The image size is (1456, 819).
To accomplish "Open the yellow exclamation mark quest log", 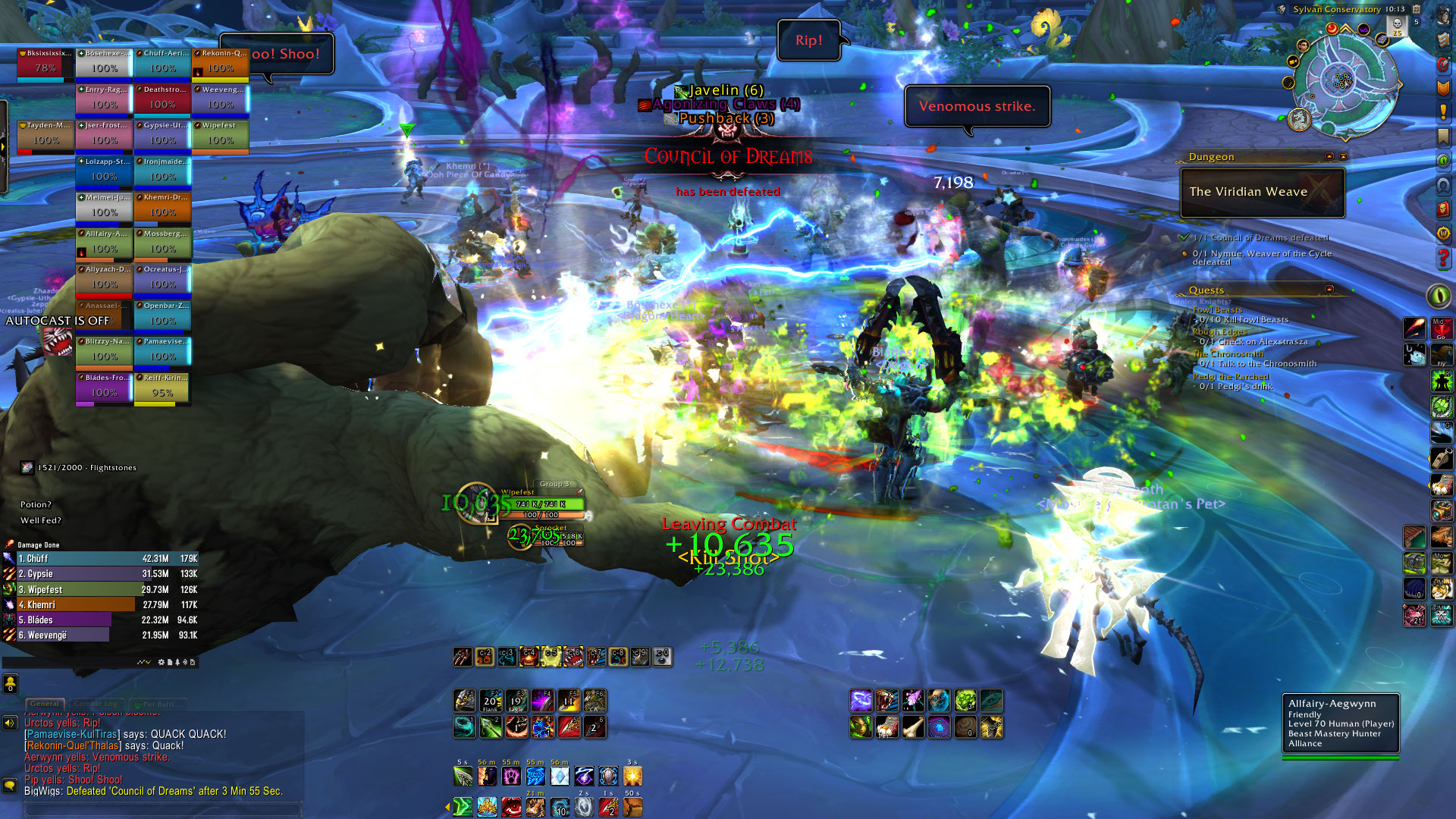I will click(1443, 112).
